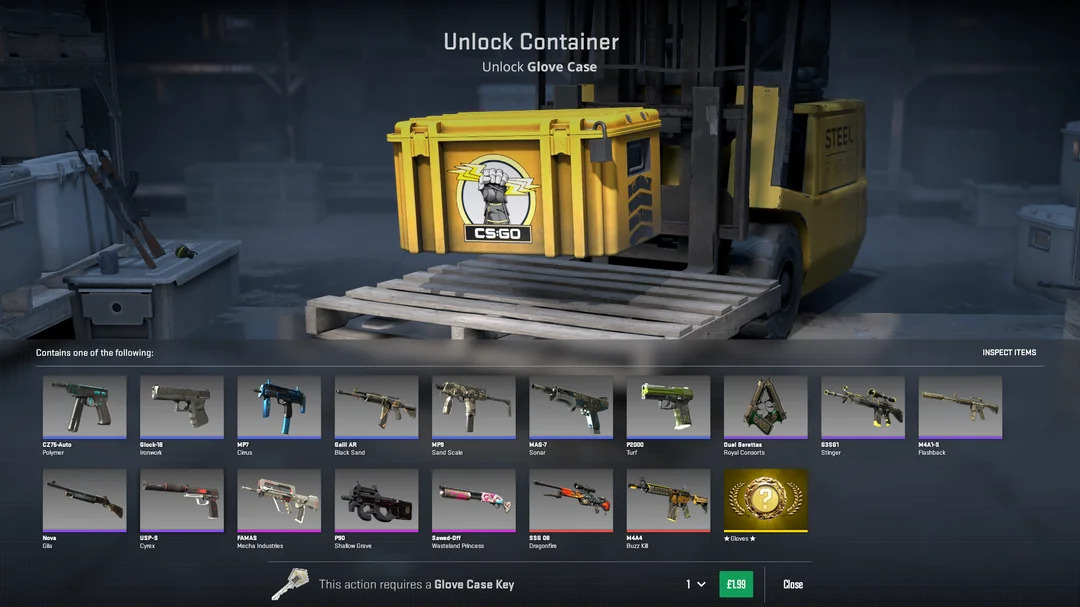The height and width of the screenshot is (607, 1080).
Task: Pick the USP-S Cyrex skin
Action: (x=182, y=500)
